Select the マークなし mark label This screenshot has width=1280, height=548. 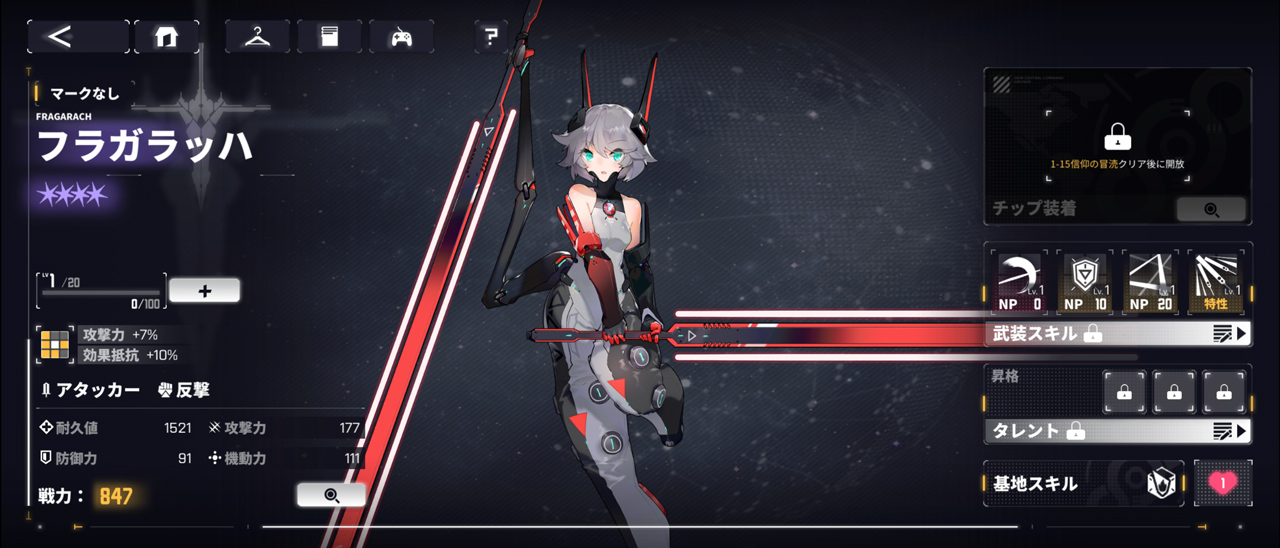84,93
